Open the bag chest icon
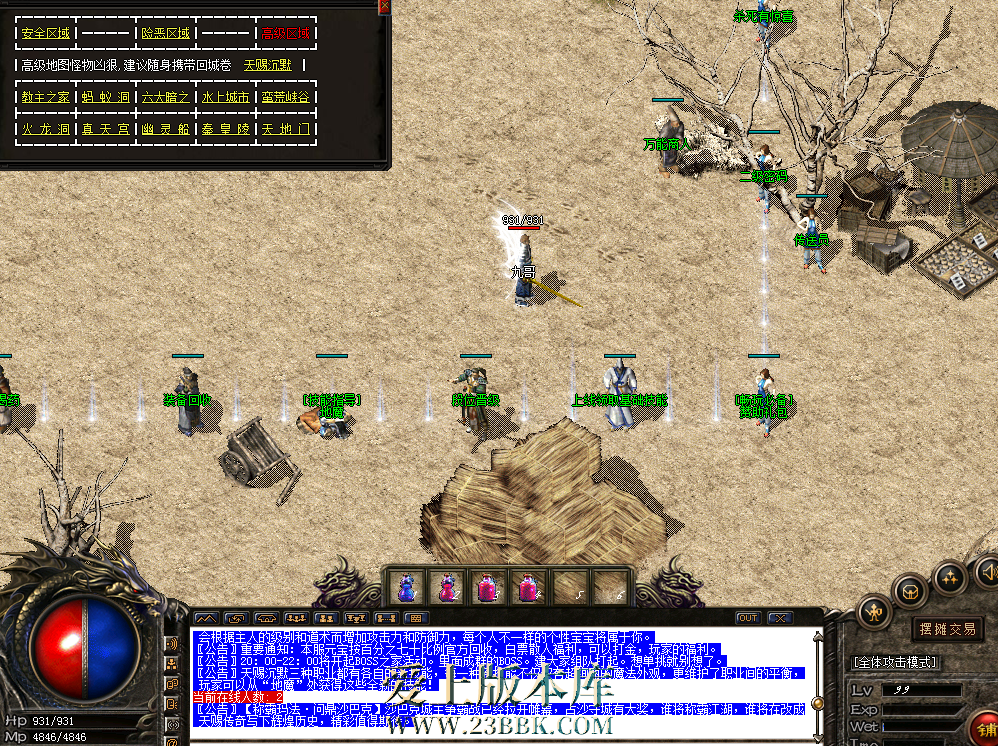This screenshot has width=998, height=746. click(x=909, y=590)
